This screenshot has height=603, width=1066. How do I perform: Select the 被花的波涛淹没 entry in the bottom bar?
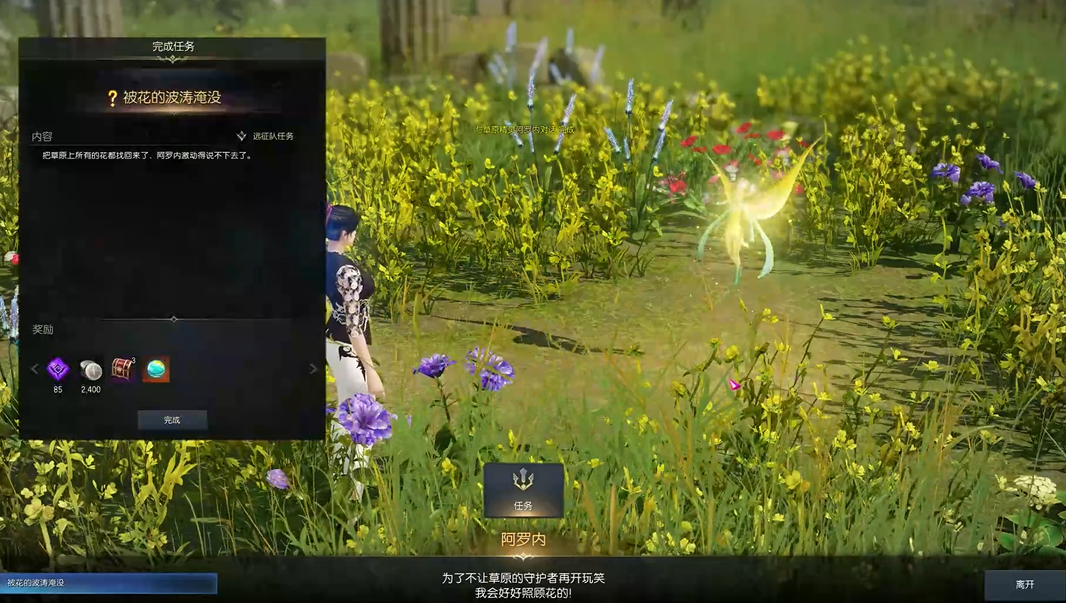point(108,583)
